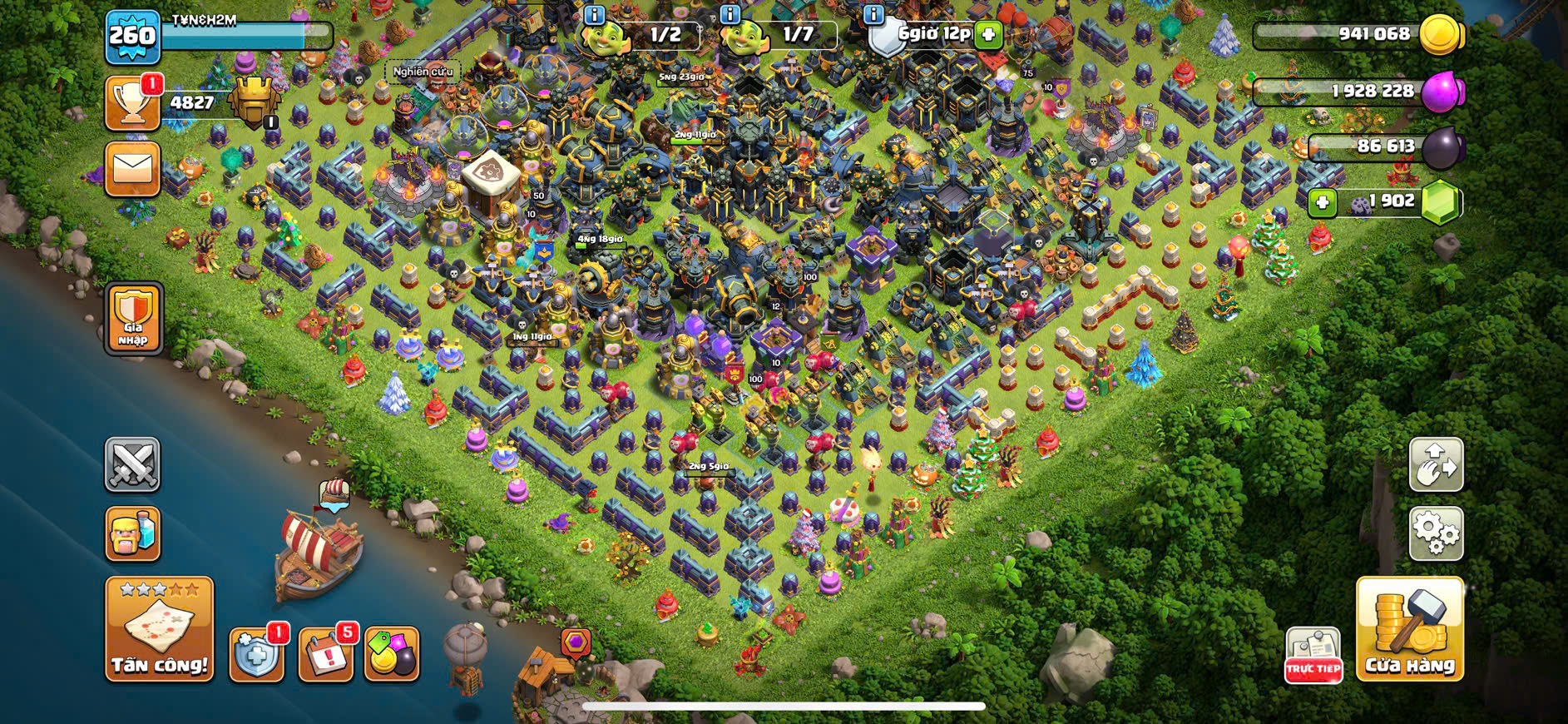
Task: Open the resource offers icon
Action: [x=392, y=653]
